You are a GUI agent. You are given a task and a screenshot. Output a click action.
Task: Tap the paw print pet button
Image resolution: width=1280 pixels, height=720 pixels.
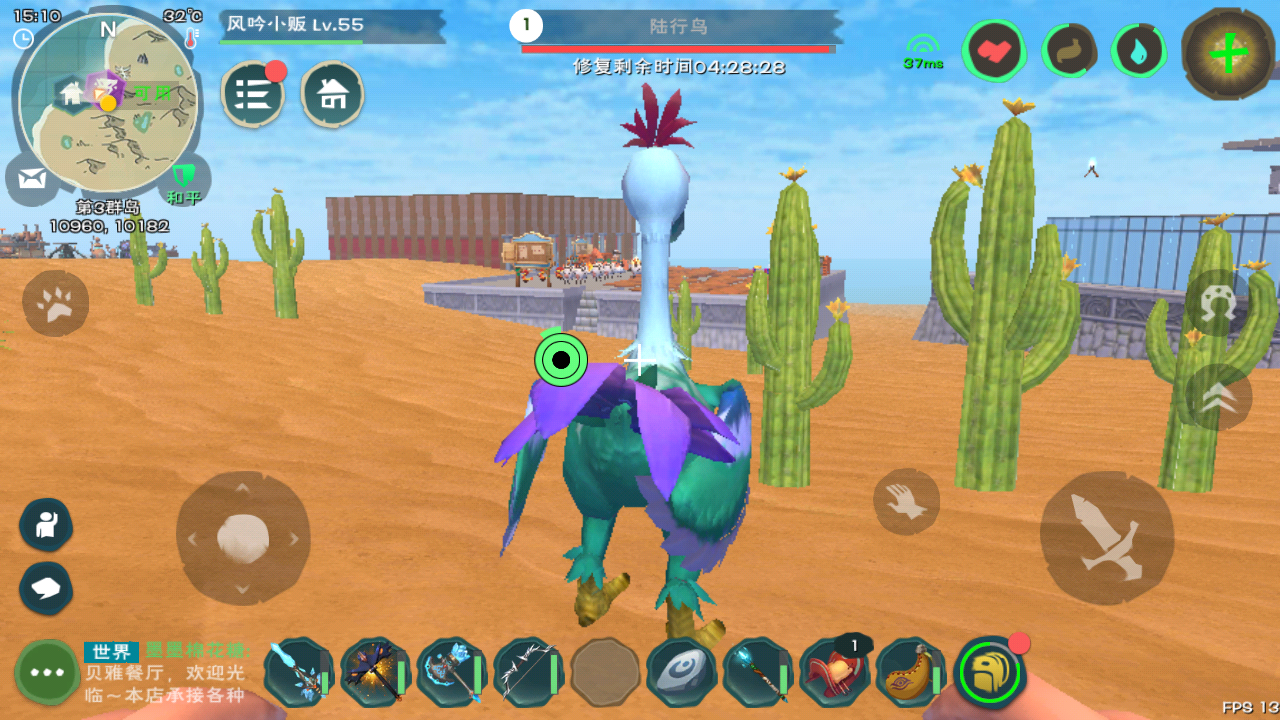(x=55, y=303)
